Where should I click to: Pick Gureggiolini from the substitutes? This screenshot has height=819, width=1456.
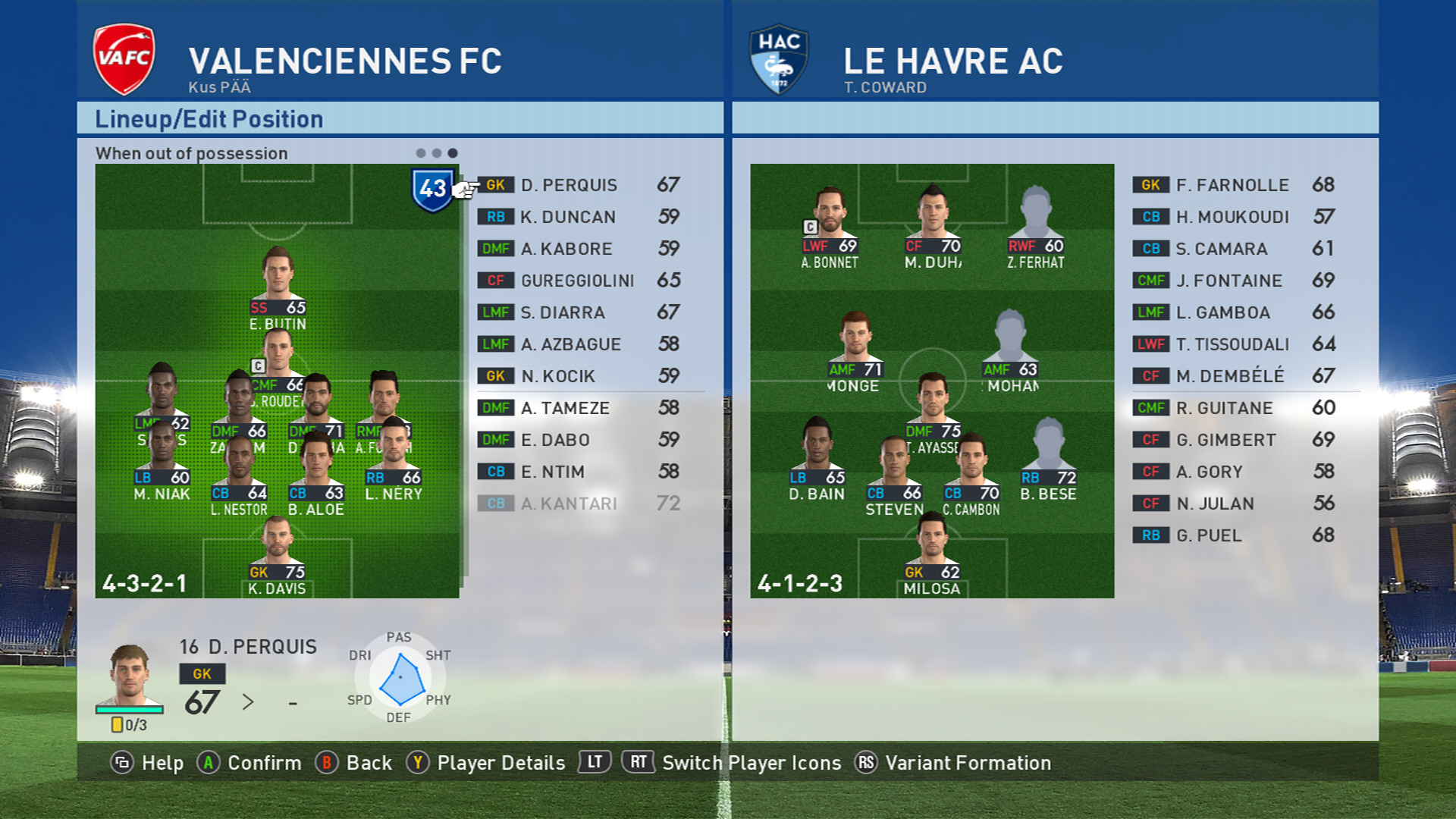click(x=579, y=281)
